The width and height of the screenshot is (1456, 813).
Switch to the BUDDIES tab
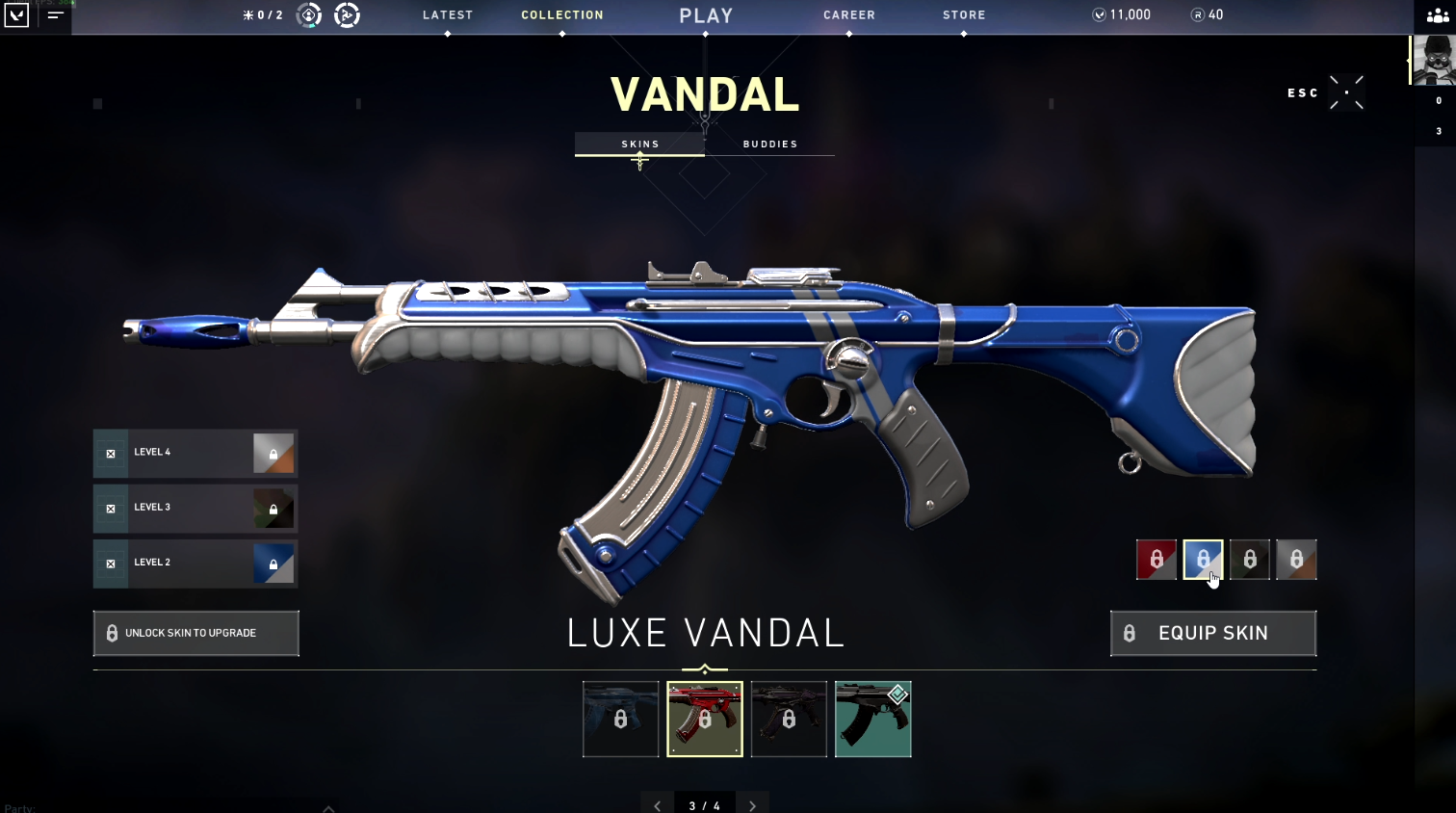(x=770, y=144)
